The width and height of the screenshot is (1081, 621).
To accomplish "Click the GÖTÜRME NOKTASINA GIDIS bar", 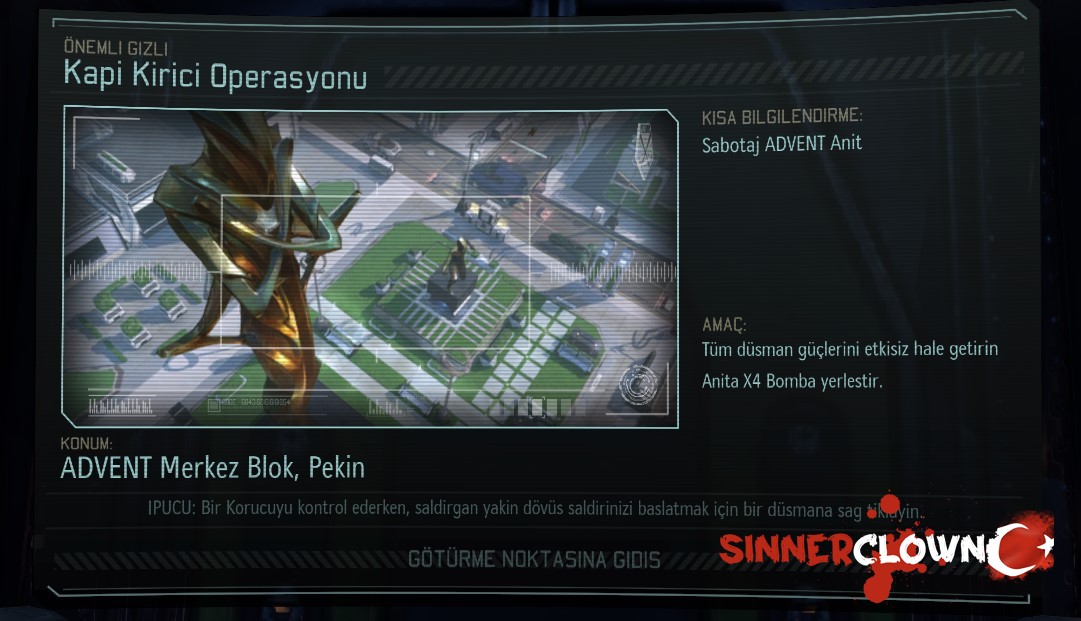I will (x=534, y=560).
